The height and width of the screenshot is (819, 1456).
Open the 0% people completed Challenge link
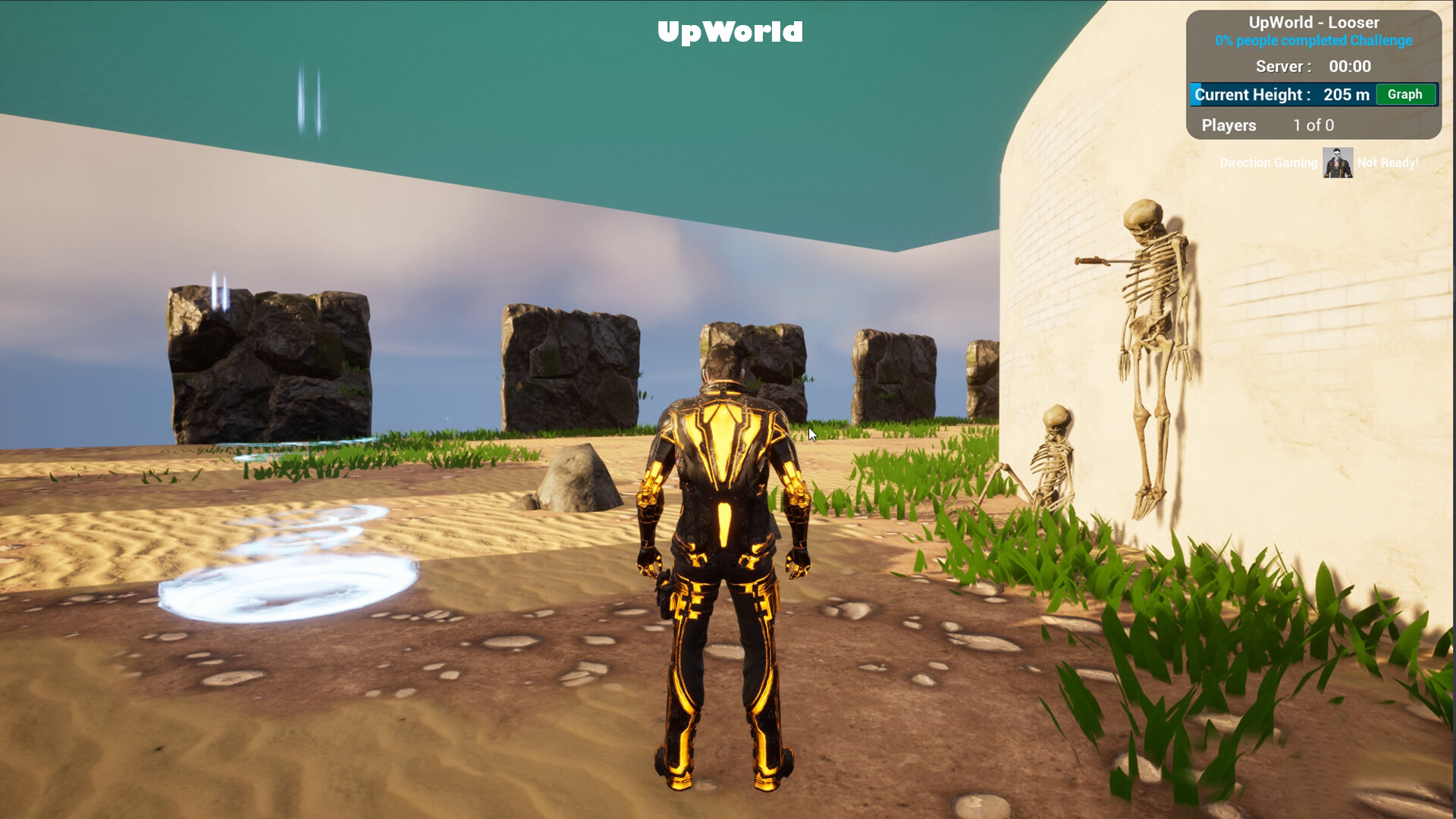pyautogui.click(x=1314, y=41)
